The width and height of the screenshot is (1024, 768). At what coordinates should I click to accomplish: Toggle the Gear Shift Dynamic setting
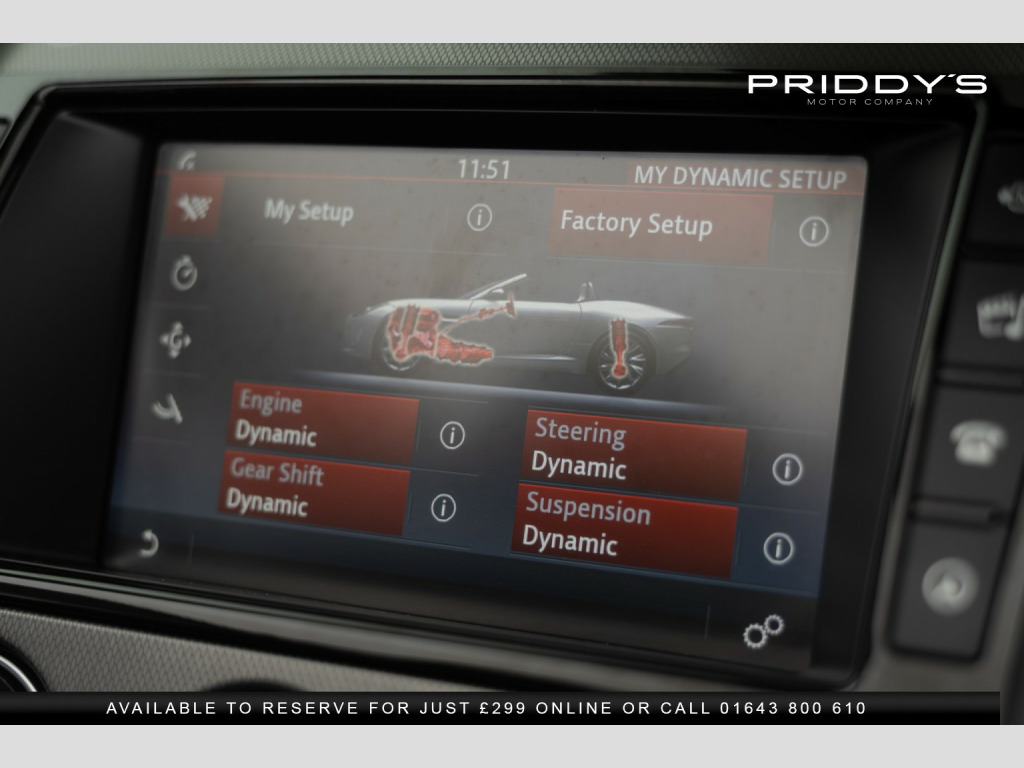pyautogui.click(x=314, y=488)
